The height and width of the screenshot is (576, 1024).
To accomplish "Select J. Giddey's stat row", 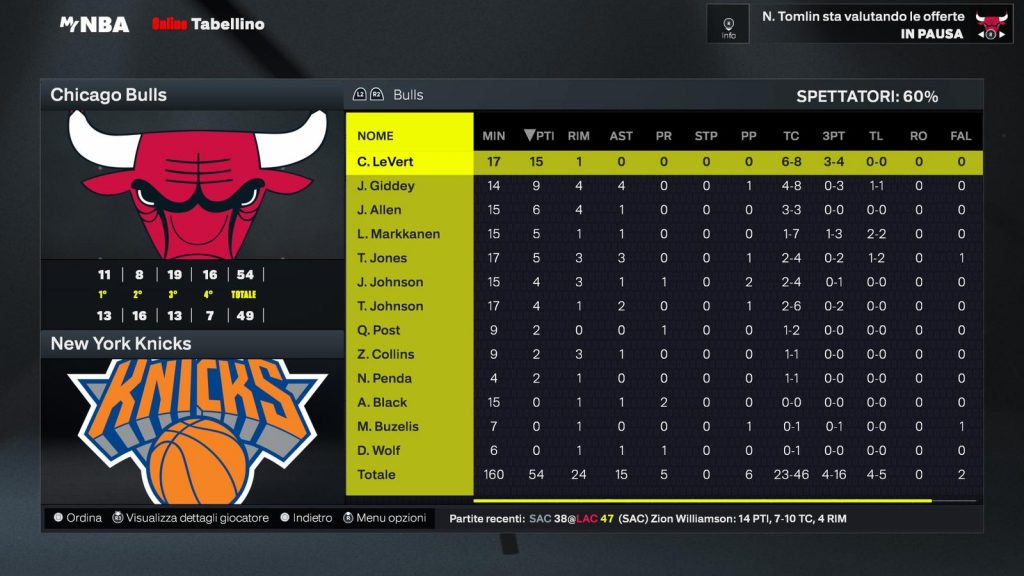I will [x=385, y=186].
